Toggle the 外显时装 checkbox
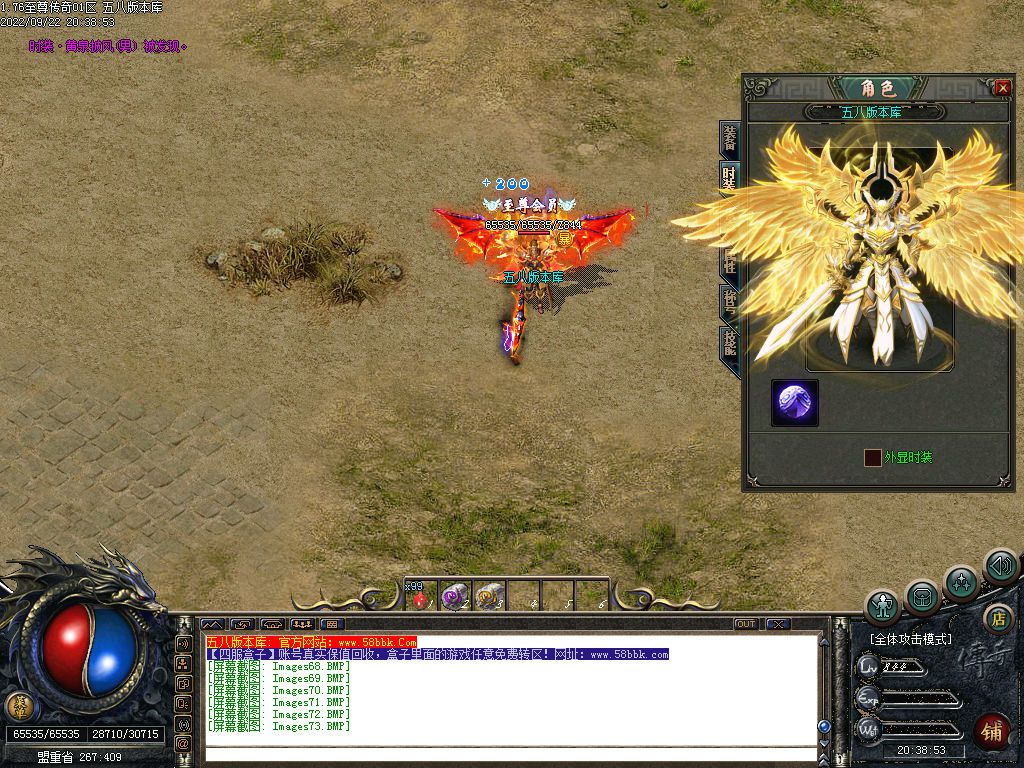The height and width of the screenshot is (768, 1024). click(872, 457)
